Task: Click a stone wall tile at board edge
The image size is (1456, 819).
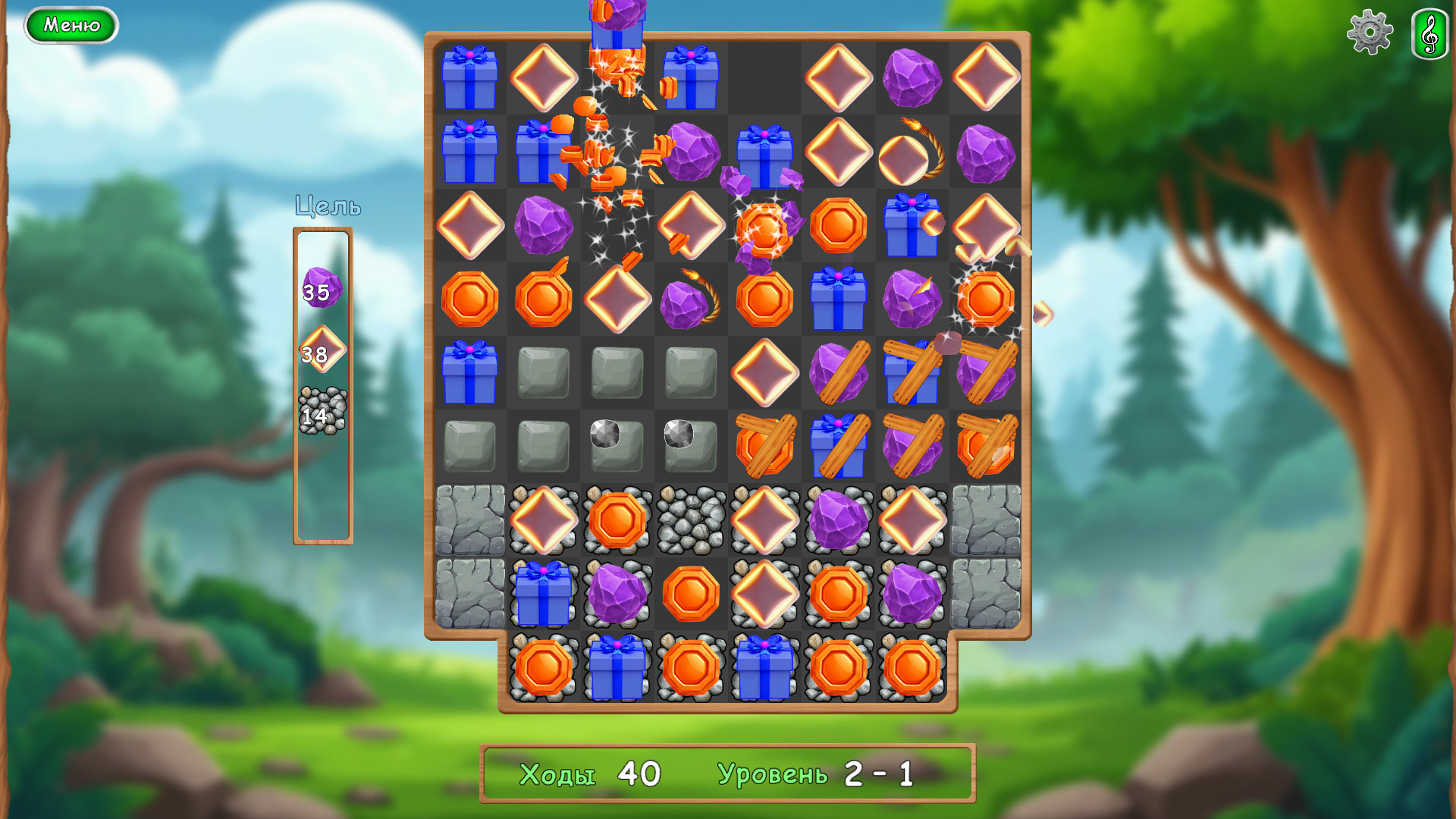Action: pyautogui.click(x=471, y=519)
